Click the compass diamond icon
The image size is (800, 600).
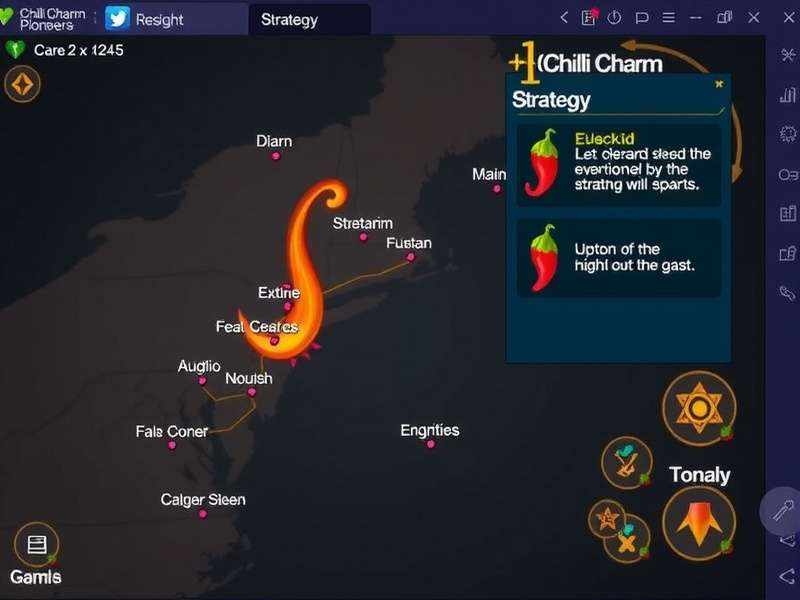pos(22,85)
